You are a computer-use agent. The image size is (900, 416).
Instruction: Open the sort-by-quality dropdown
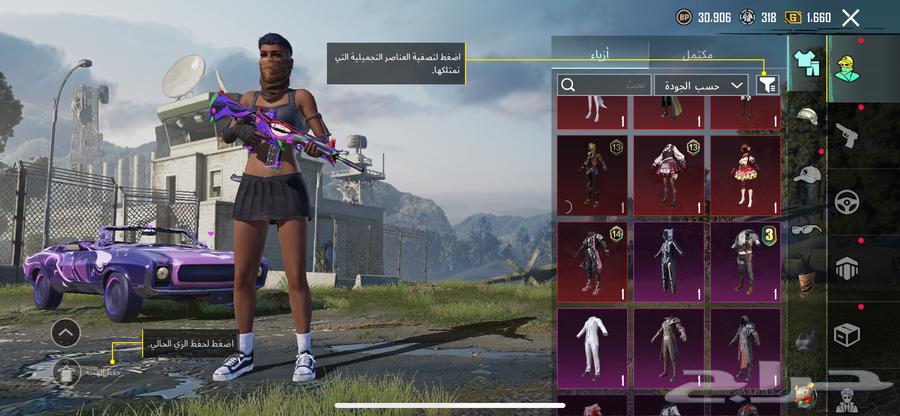[704, 85]
